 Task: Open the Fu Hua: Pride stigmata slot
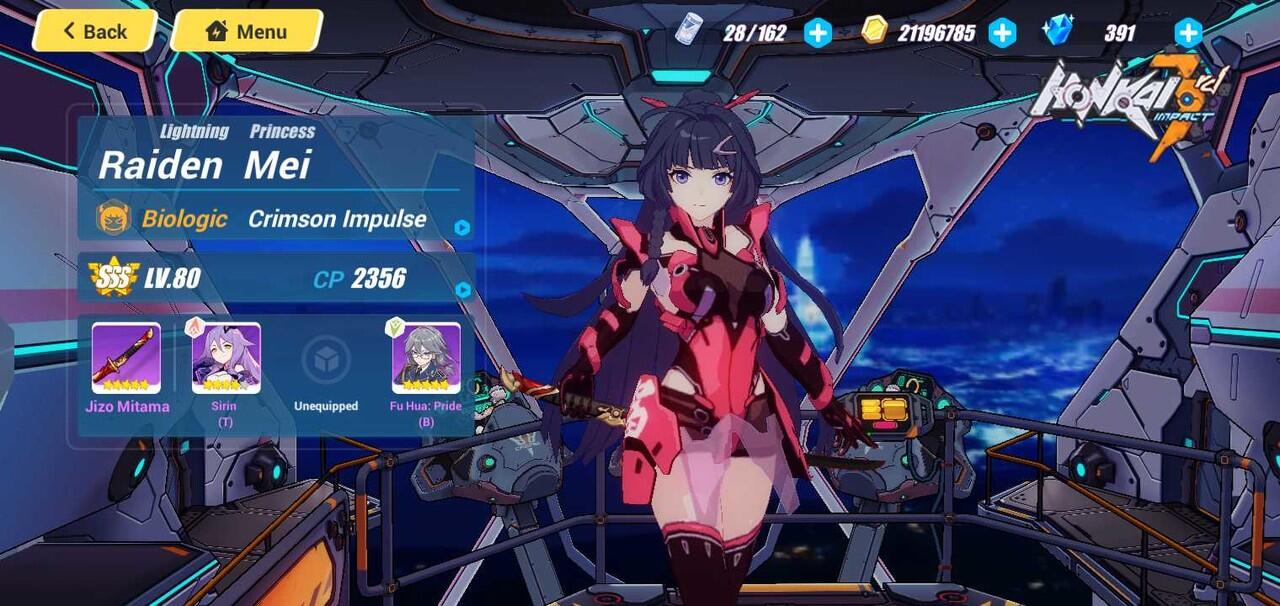426,359
